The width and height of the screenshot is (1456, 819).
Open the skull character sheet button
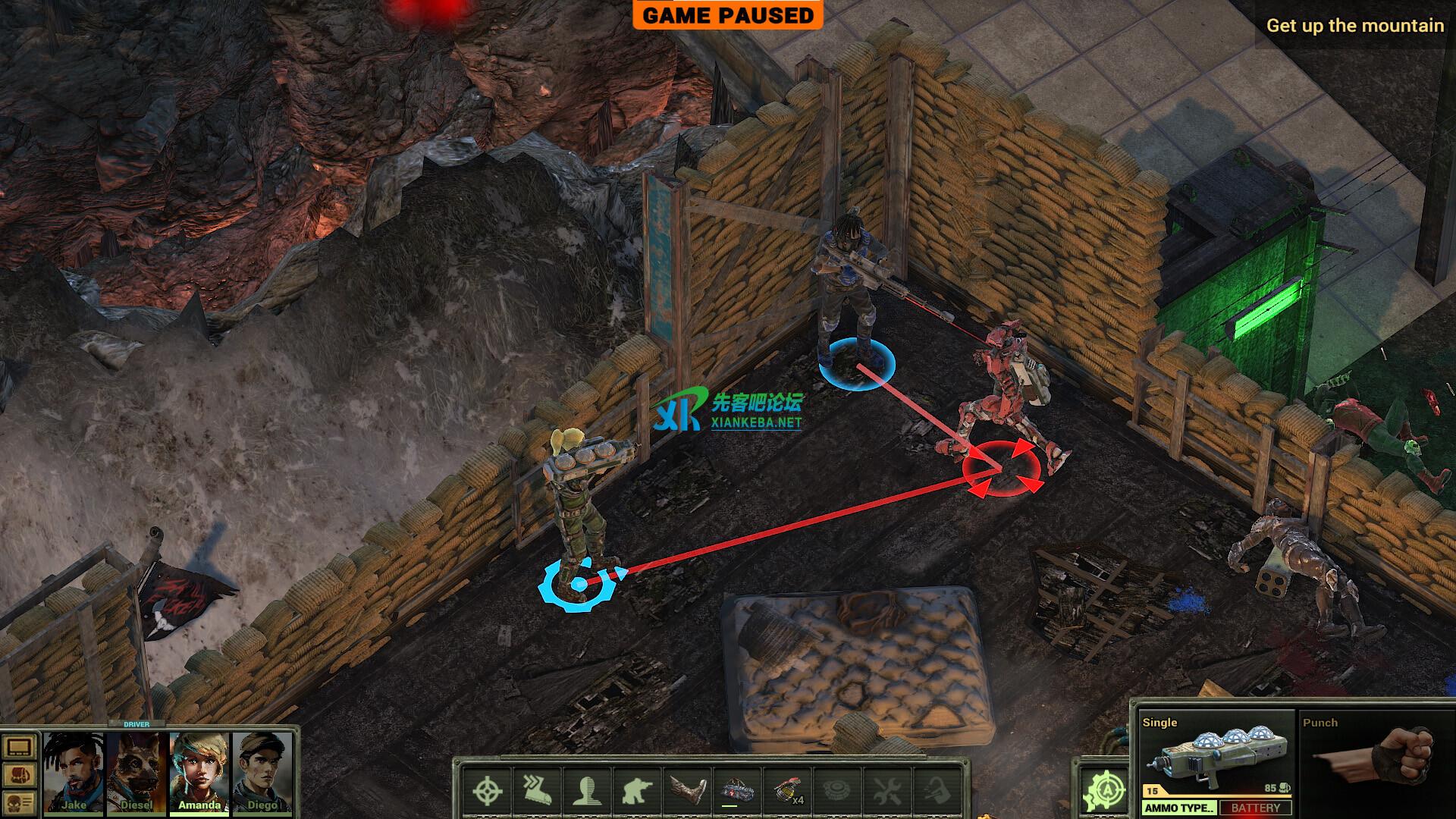click(x=19, y=801)
